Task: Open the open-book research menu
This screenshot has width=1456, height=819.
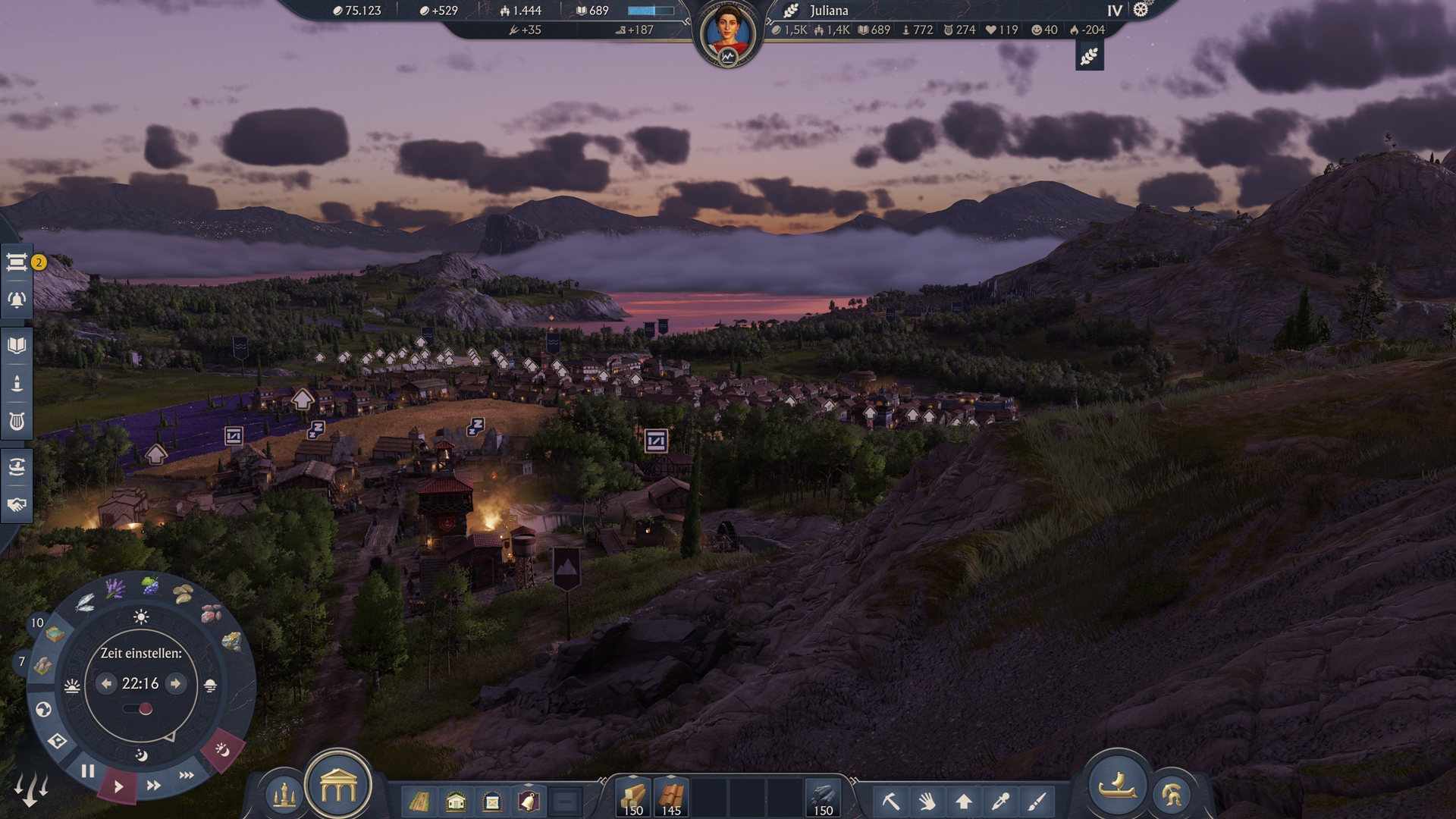Action: click(x=17, y=346)
